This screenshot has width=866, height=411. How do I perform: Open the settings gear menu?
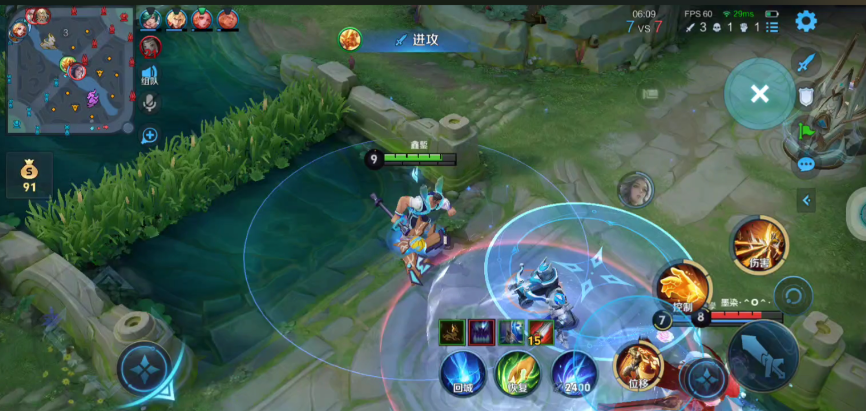(x=806, y=21)
